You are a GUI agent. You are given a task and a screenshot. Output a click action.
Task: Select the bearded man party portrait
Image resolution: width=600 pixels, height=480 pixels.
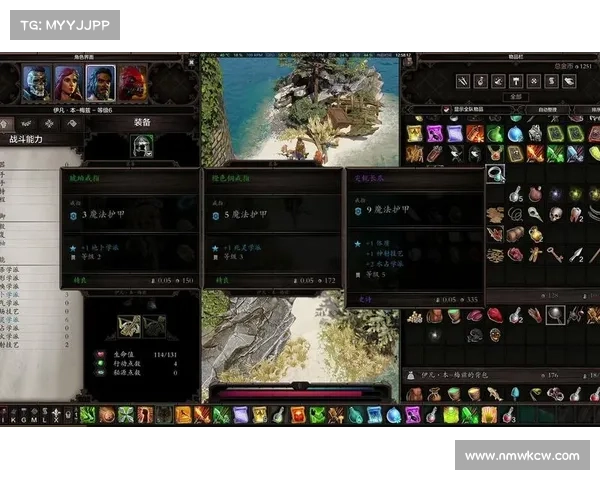(x=100, y=82)
